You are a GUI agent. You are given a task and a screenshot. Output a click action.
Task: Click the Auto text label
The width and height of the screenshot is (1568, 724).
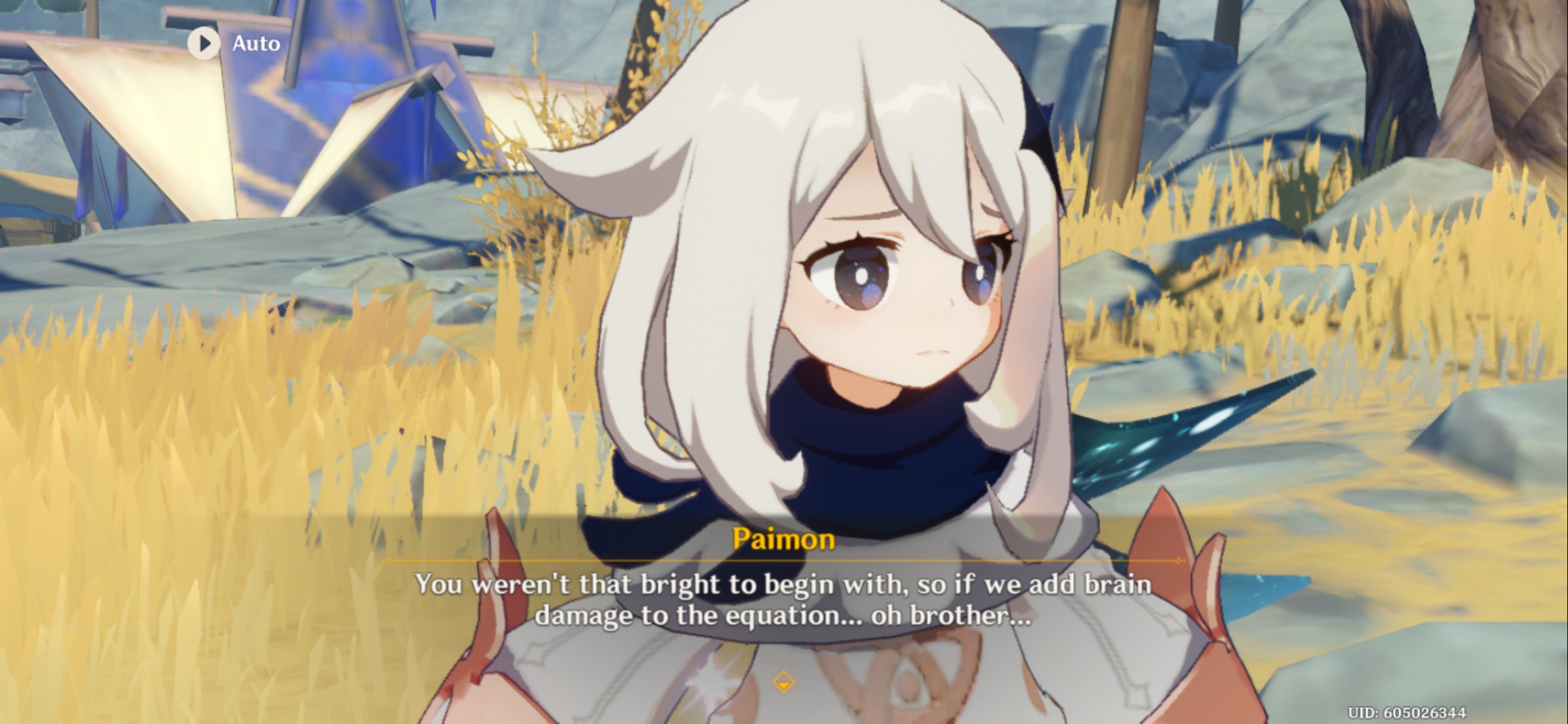pos(256,44)
